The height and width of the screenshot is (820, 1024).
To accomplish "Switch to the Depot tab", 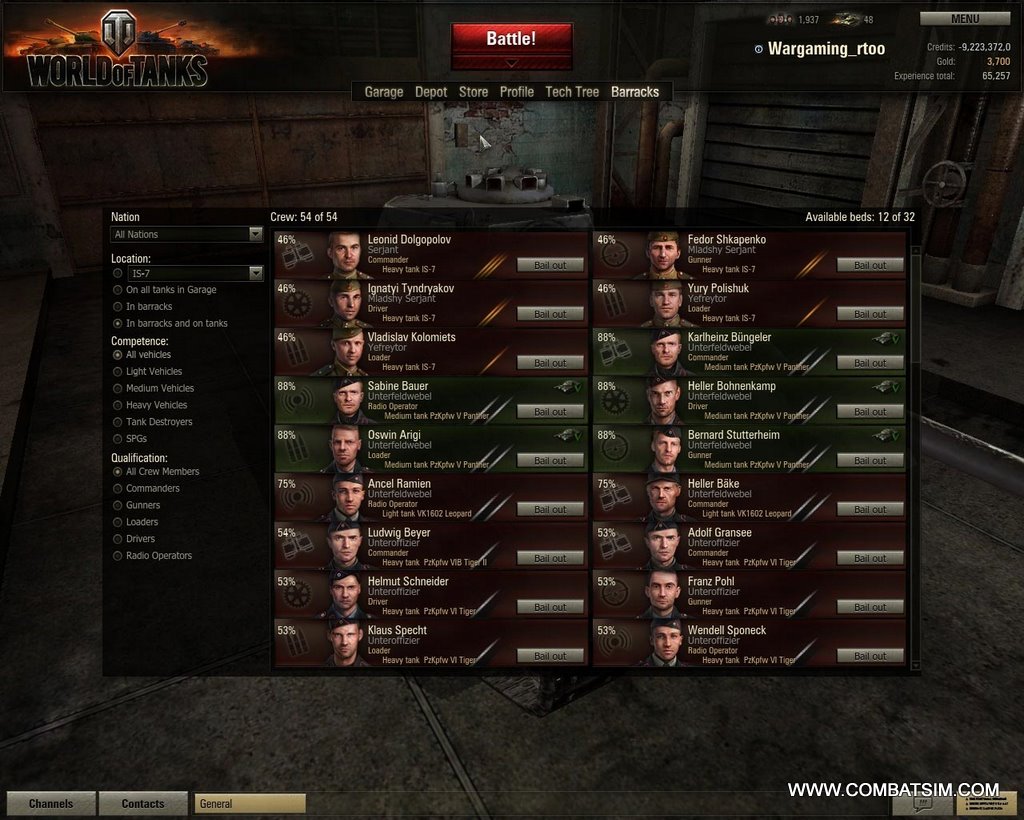I will coord(431,92).
